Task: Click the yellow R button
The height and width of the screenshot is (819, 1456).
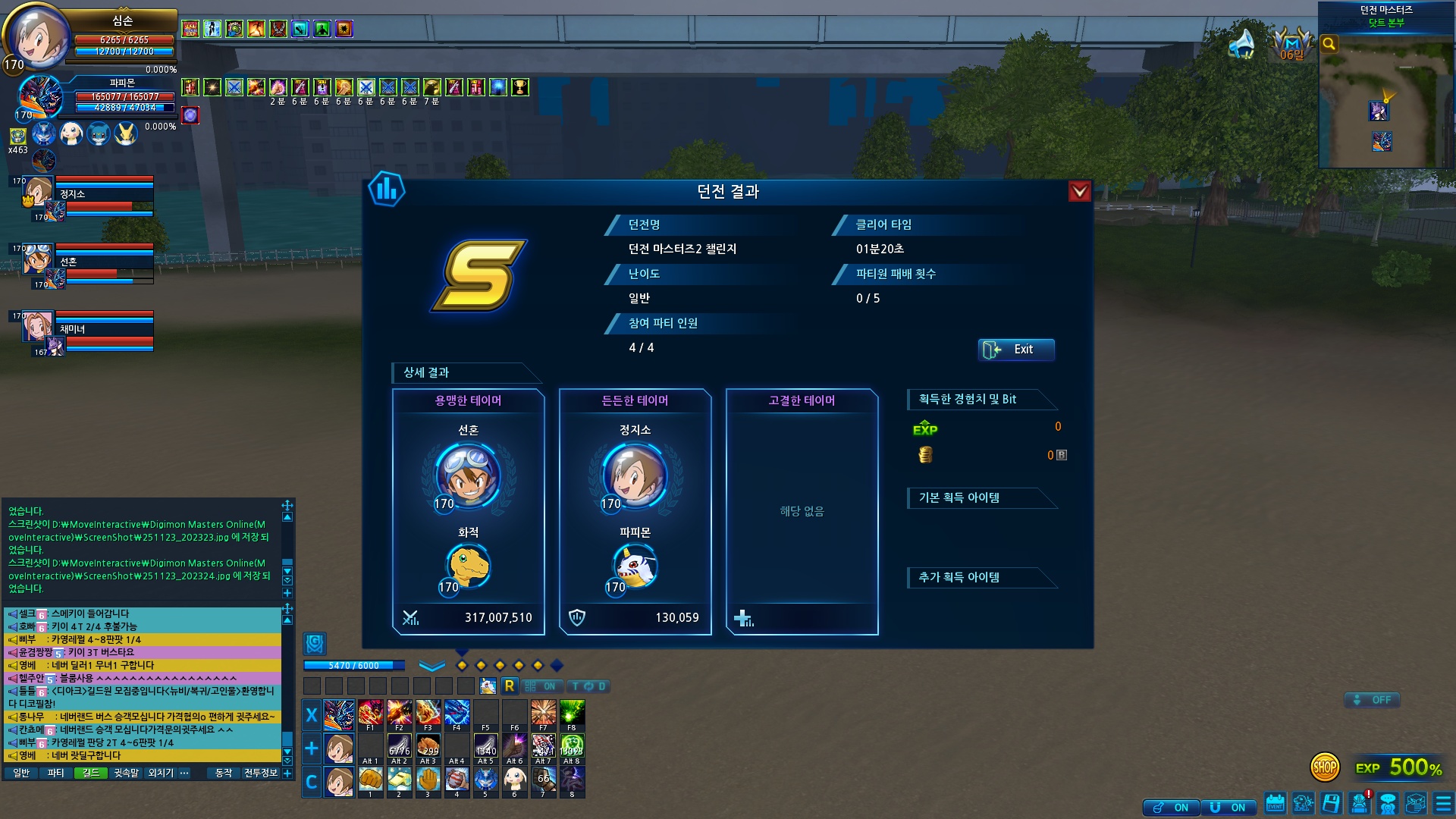Action: coord(509,686)
